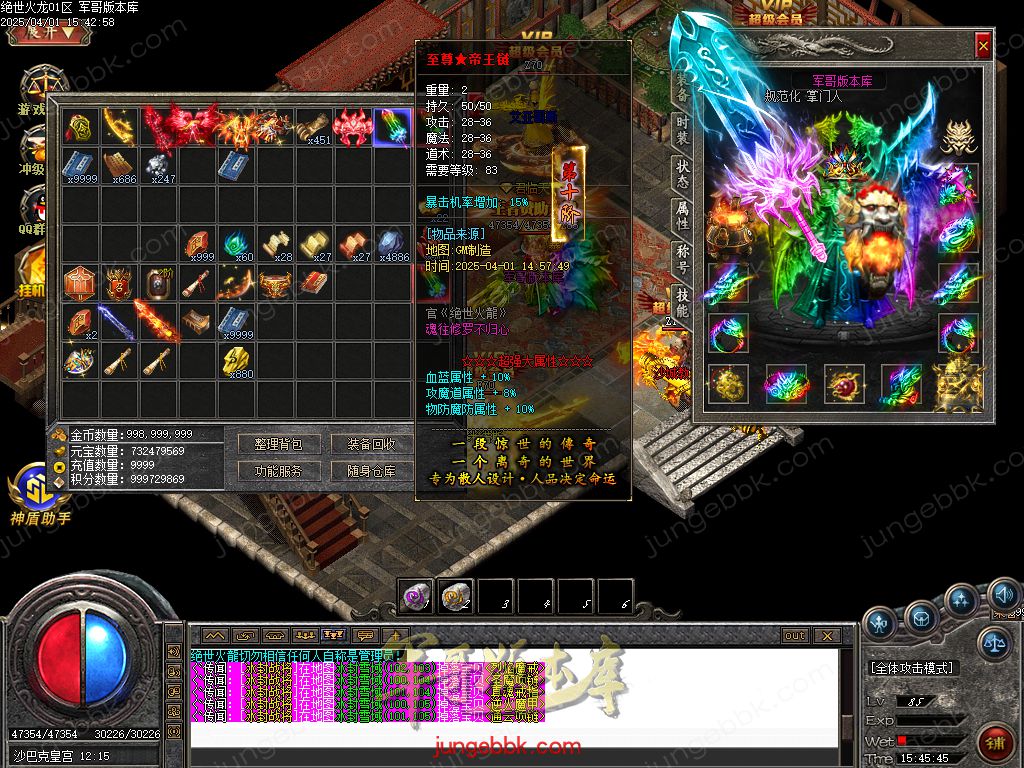Open the 功能服务 function services
Viewport: 1024px width, 768px height.
(x=278, y=471)
